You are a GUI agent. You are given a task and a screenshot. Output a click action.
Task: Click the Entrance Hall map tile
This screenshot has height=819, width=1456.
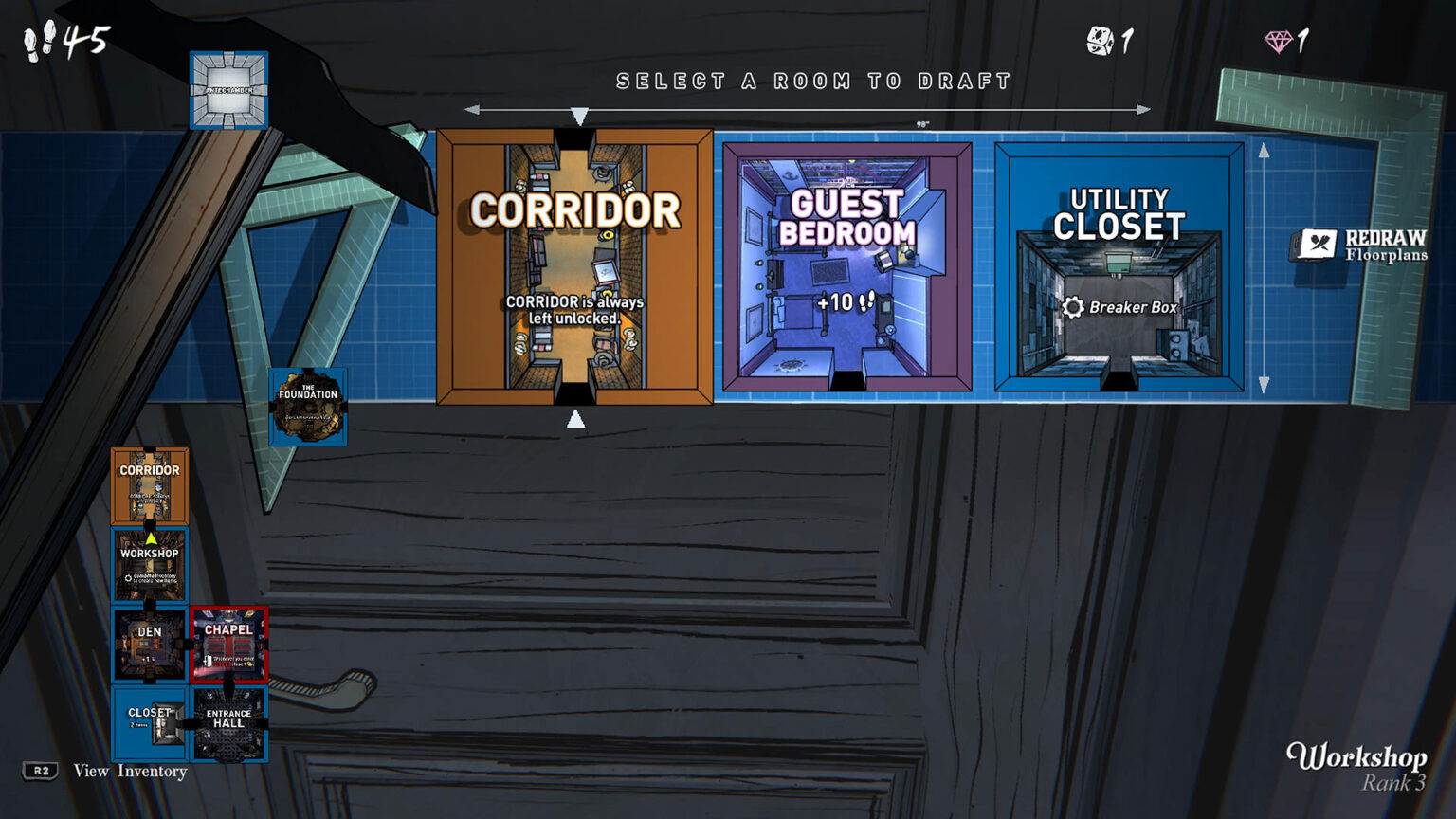click(228, 724)
